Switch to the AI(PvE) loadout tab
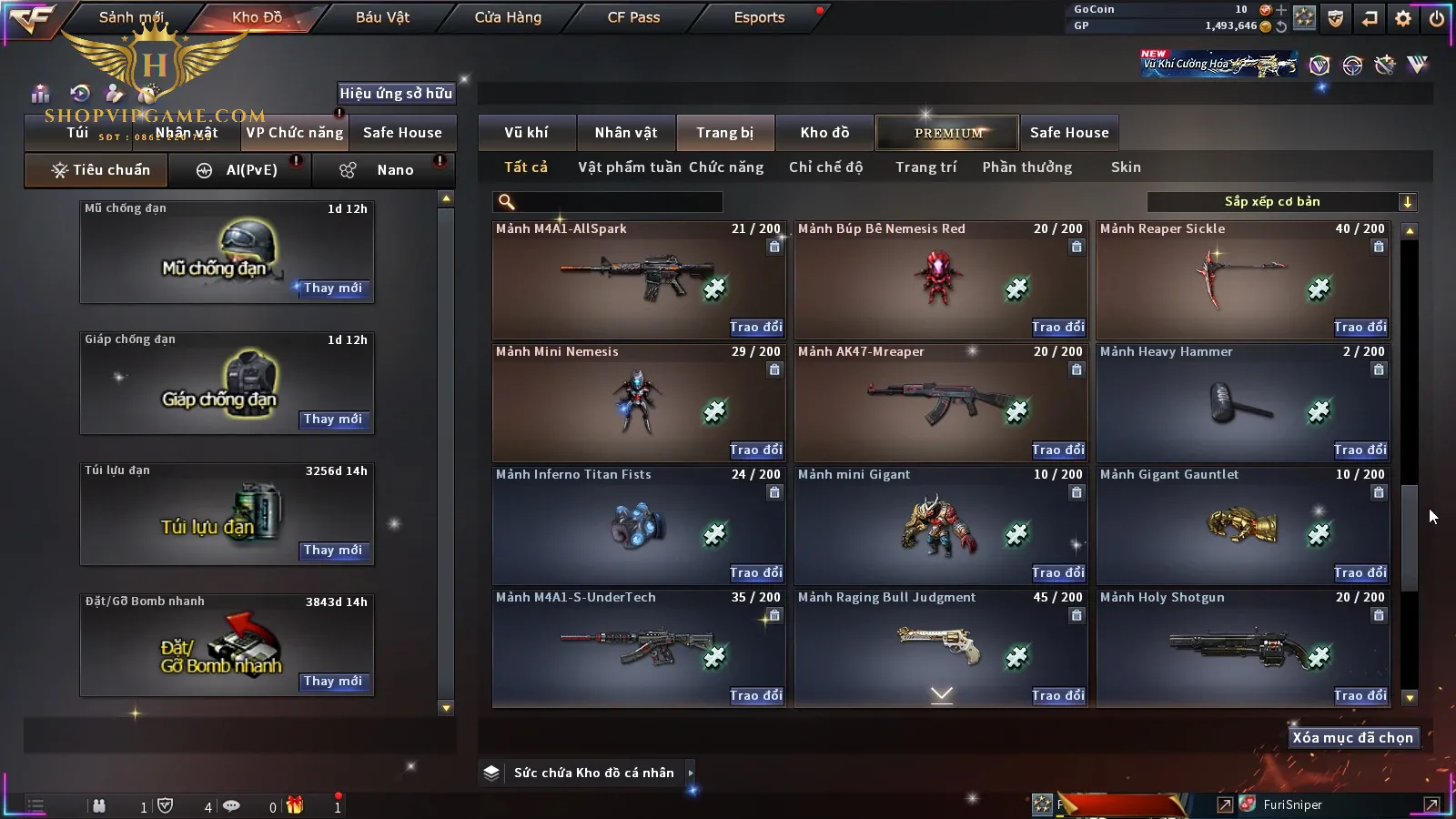Image resolution: width=1456 pixels, height=819 pixels. [x=239, y=170]
